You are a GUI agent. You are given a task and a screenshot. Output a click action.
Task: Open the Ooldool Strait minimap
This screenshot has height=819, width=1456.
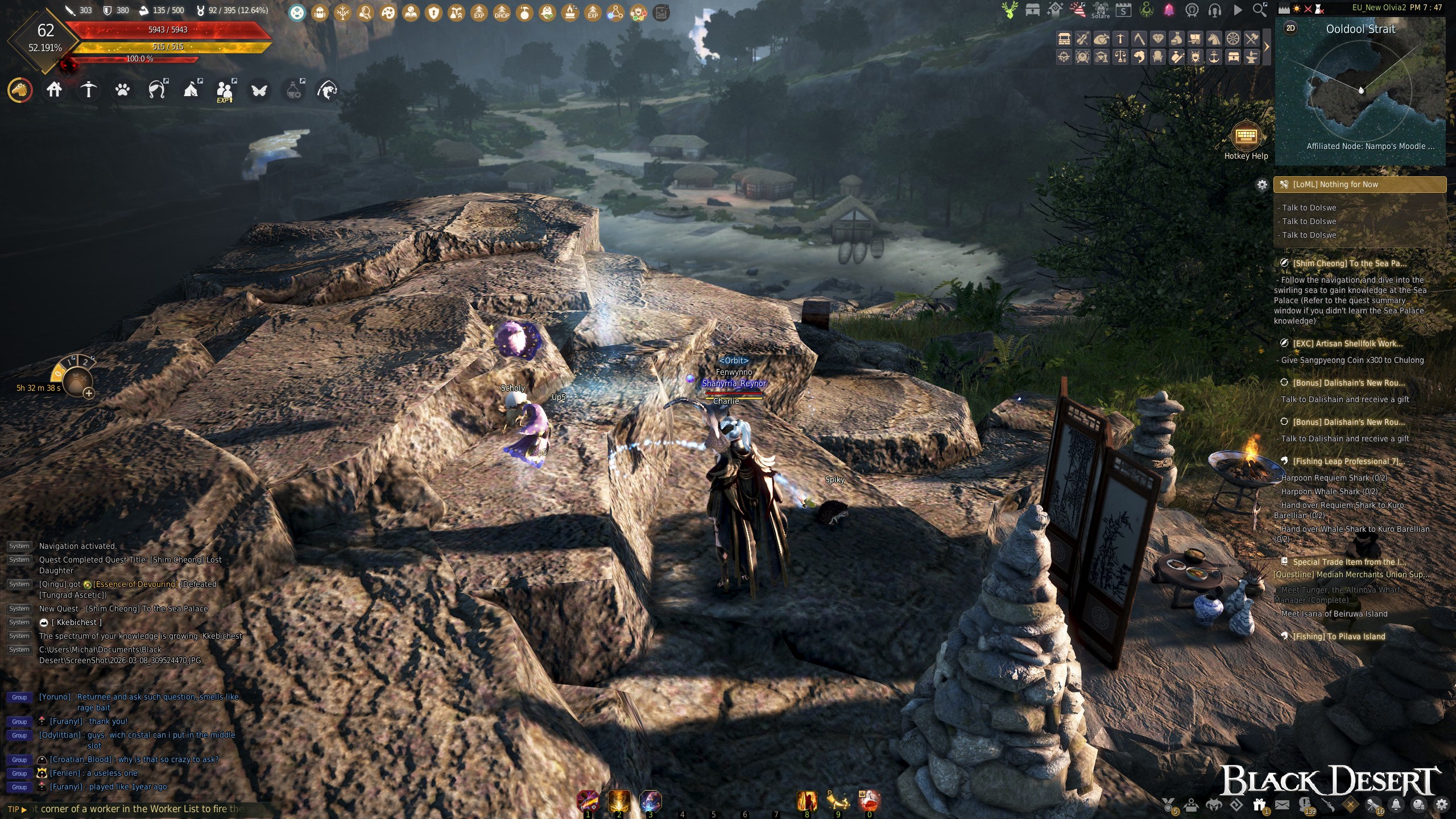coord(1360,91)
